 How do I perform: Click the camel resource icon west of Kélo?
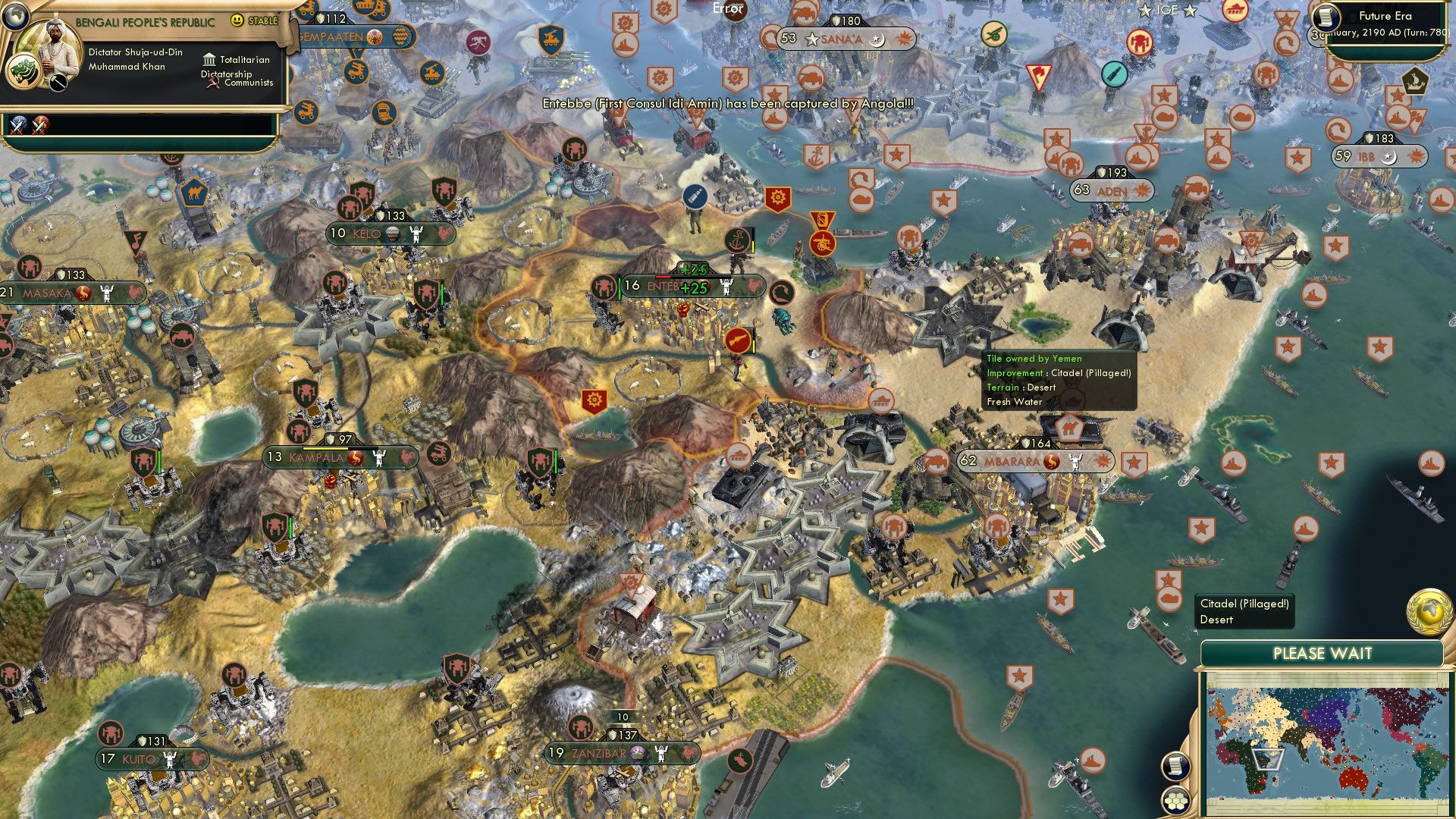click(192, 195)
